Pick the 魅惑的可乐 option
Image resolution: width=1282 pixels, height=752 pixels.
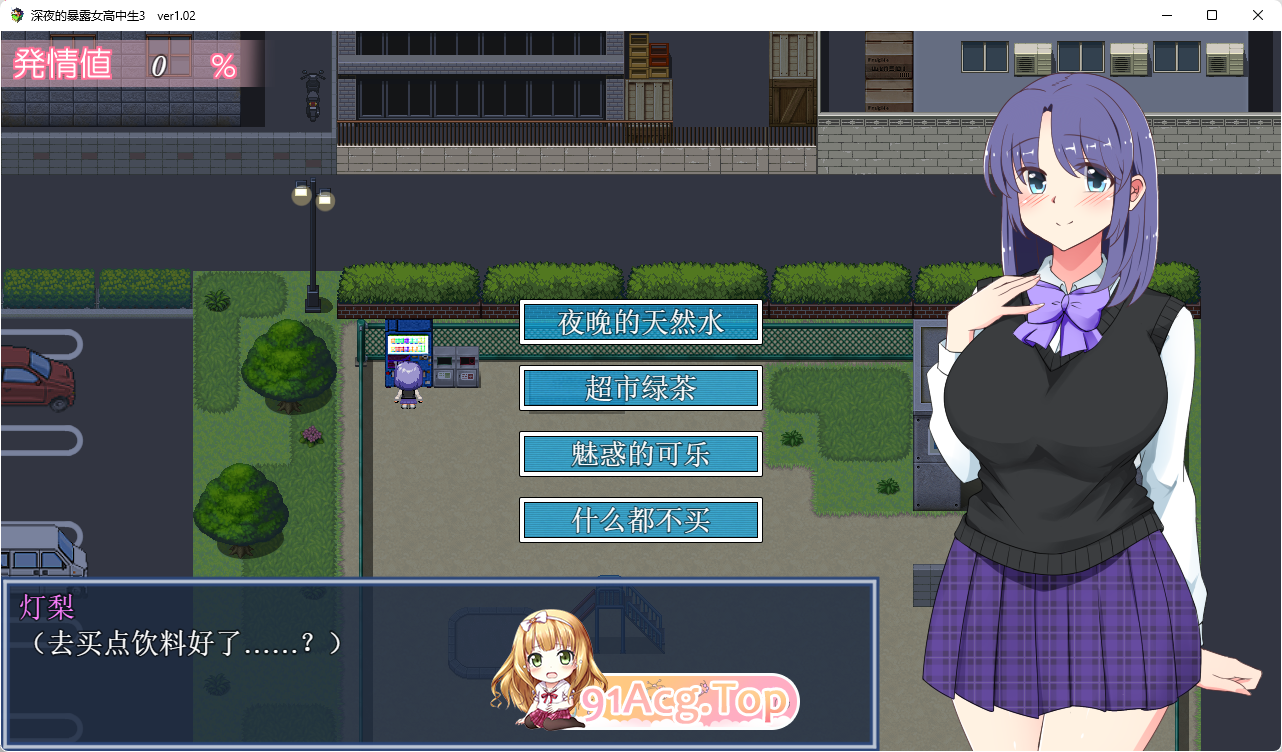[x=641, y=454]
